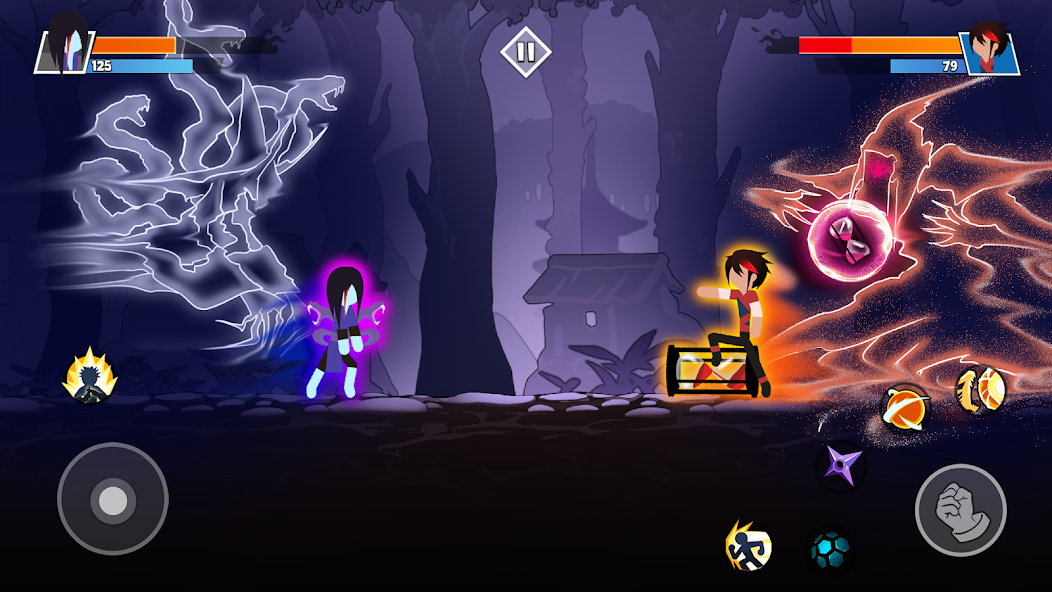Viewport: 1052px width, 592px height.
Task: Activate the orange planet orb skill
Action: 904,408
